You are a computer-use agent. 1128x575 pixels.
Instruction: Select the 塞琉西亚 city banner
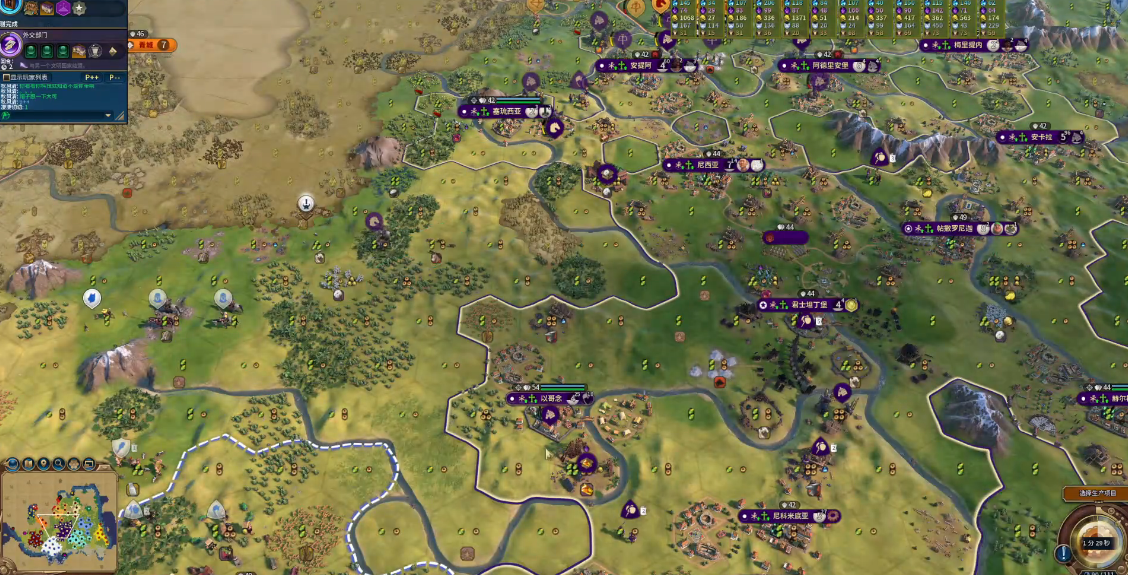pos(507,112)
